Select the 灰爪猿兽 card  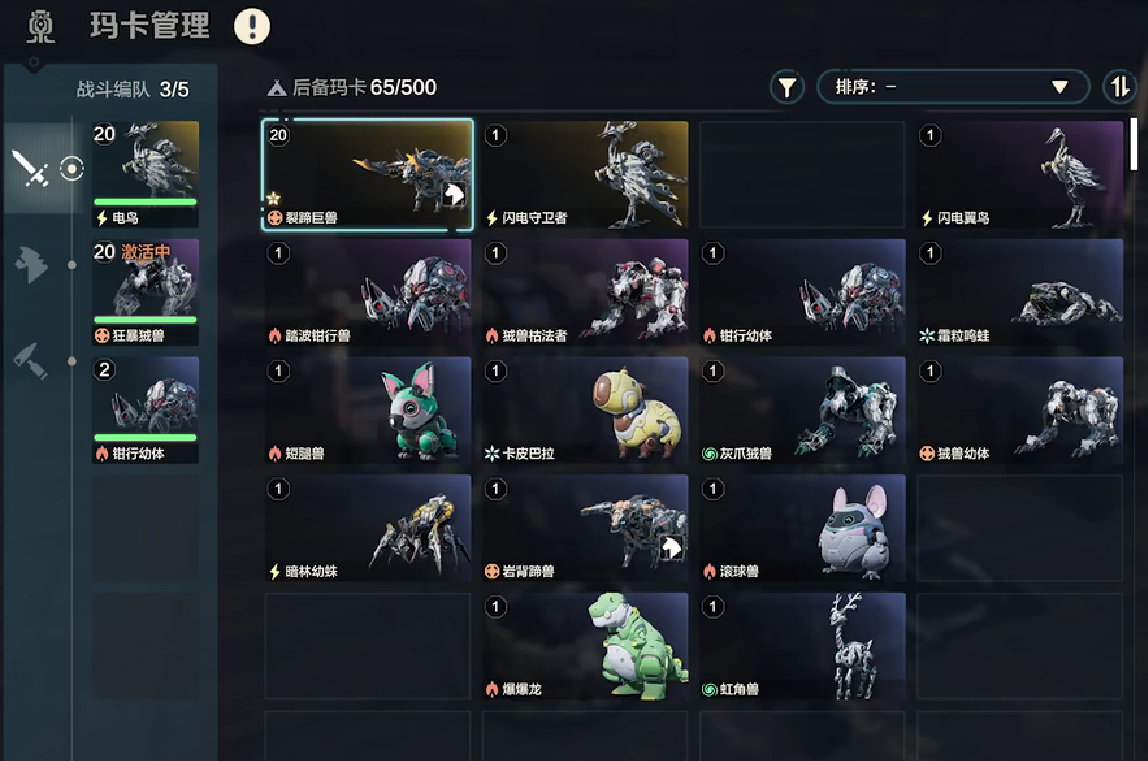[x=802, y=410]
